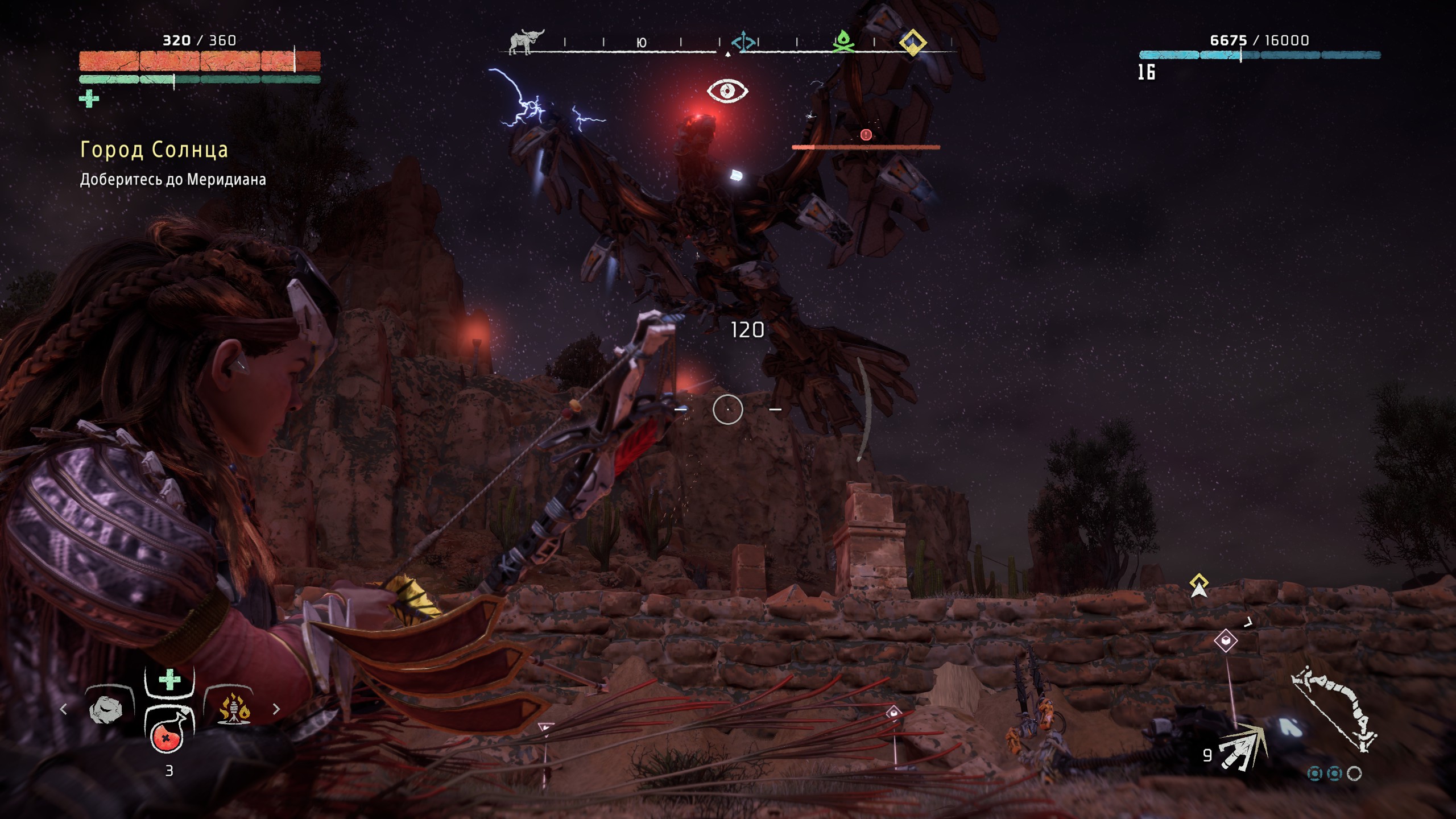The width and height of the screenshot is (1456, 819).
Task: Click the machine herd icon on the compass
Action: click(526, 42)
